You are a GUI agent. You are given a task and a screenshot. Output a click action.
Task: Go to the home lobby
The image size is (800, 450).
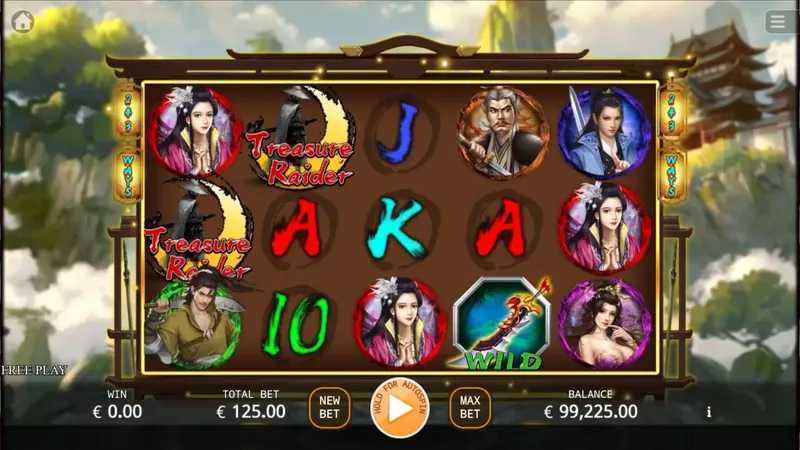(x=22, y=21)
